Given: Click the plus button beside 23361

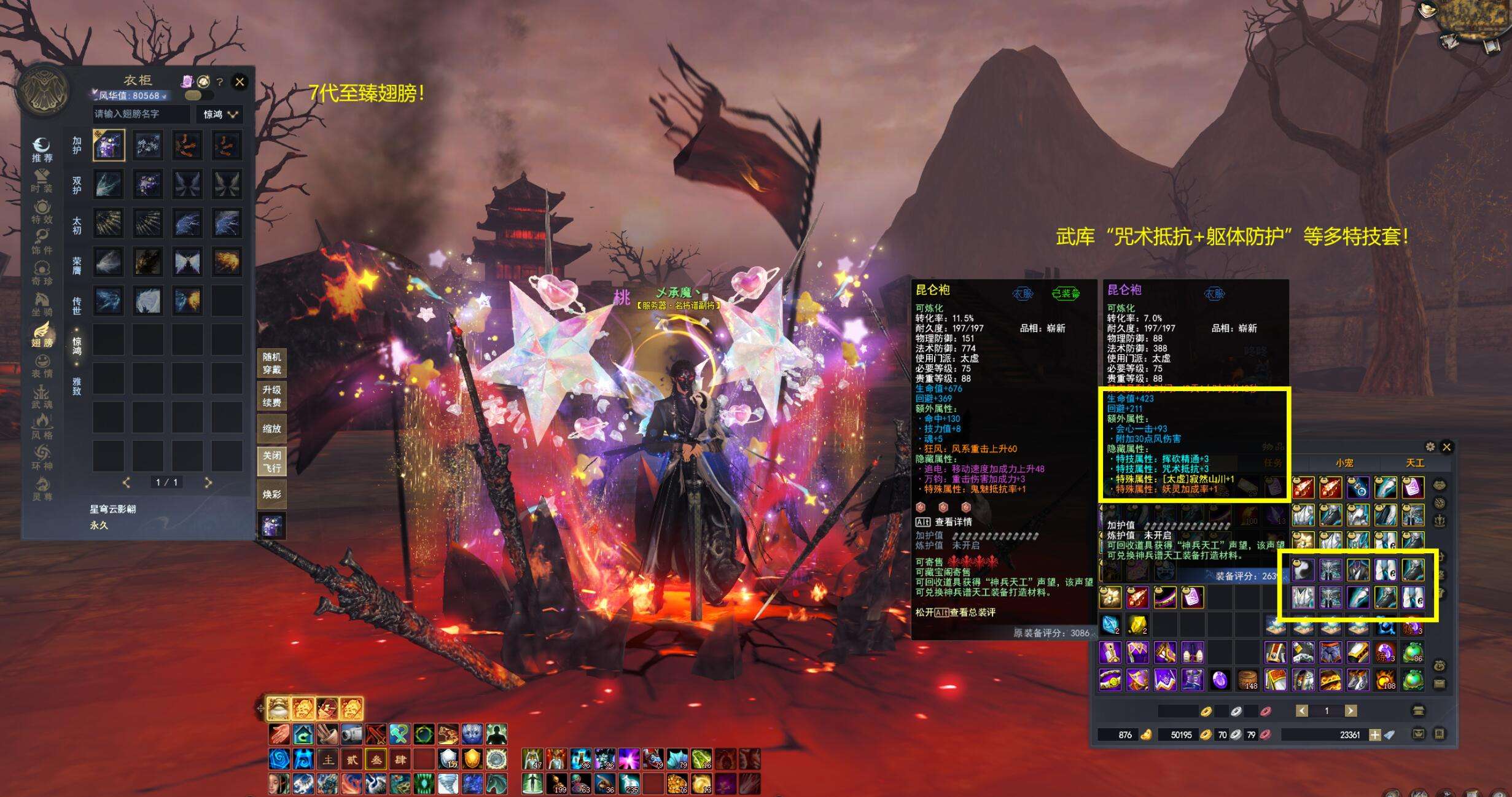Looking at the screenshot, I should coord(1374,734).
